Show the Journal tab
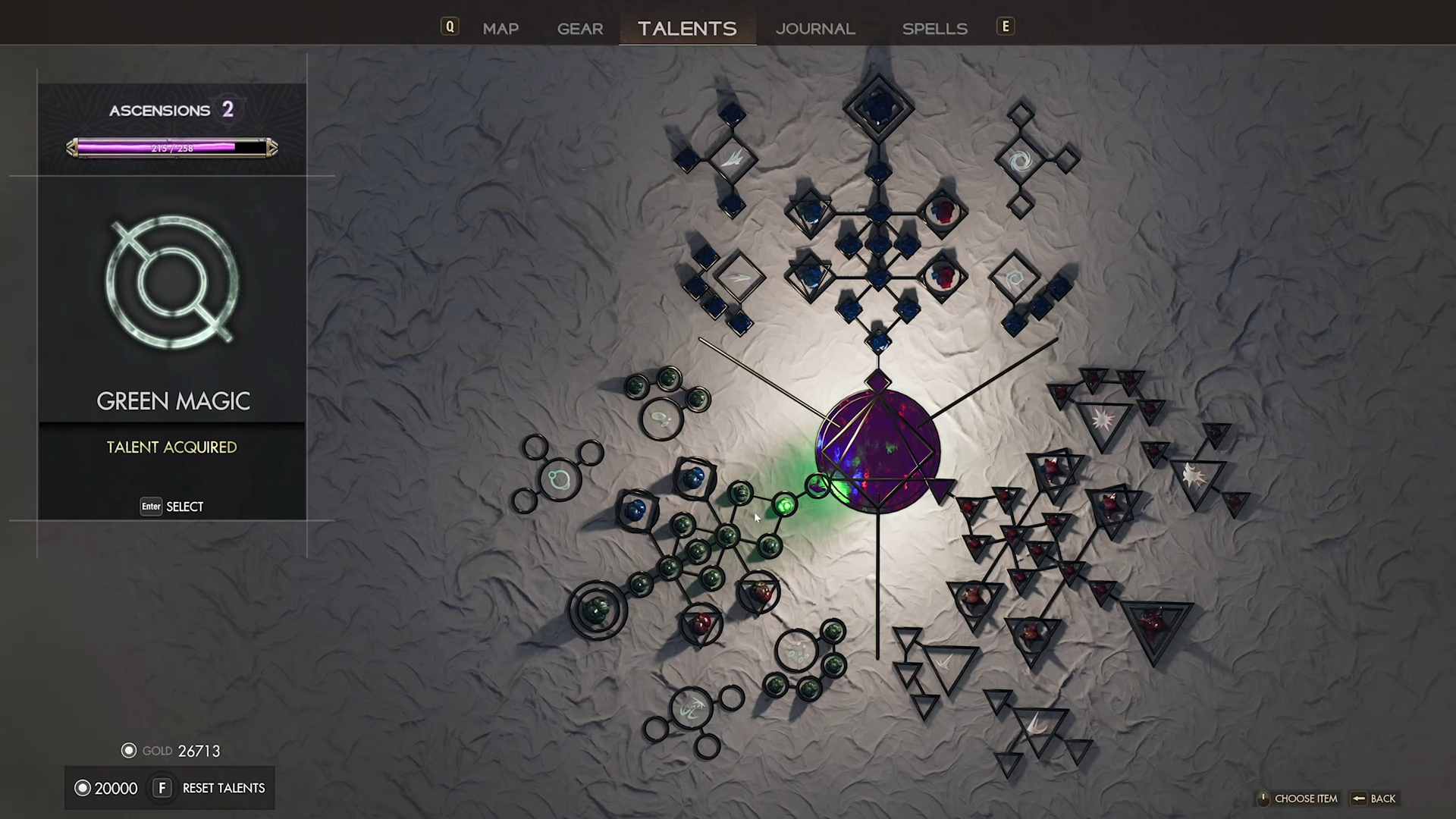This screenshot has height=819, width=1456. tap(815, 29)
